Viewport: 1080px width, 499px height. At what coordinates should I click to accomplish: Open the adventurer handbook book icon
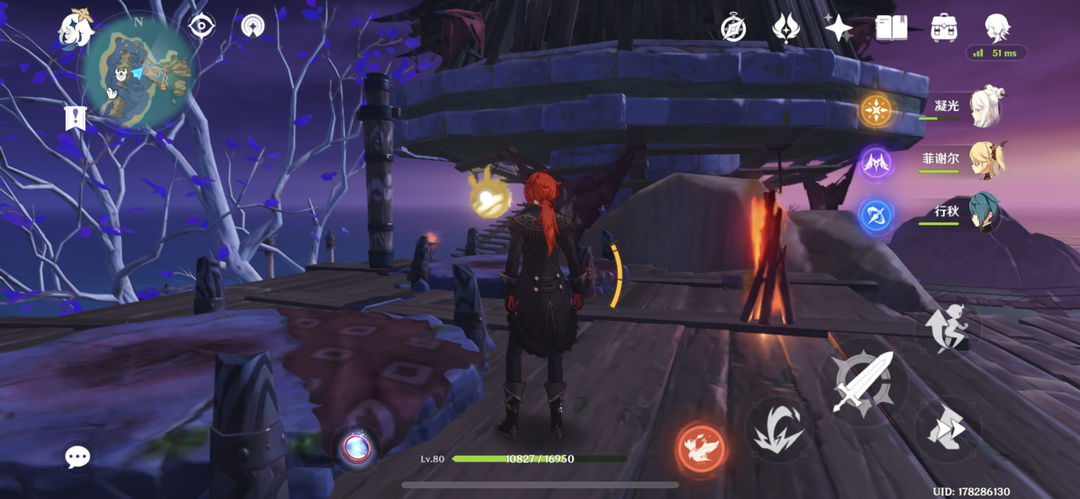891,28
